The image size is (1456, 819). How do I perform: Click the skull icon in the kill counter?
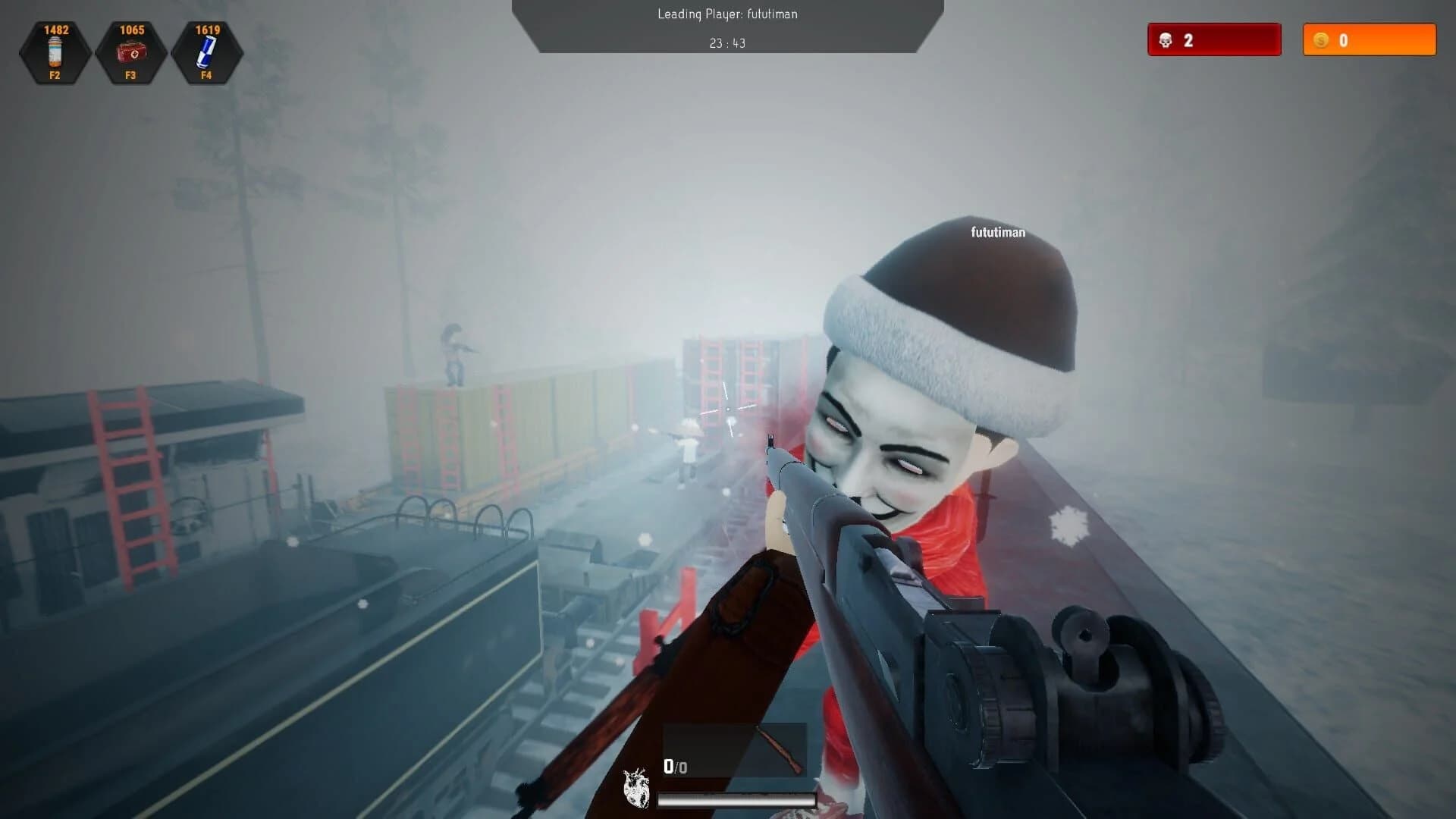tap(1166, 40)
